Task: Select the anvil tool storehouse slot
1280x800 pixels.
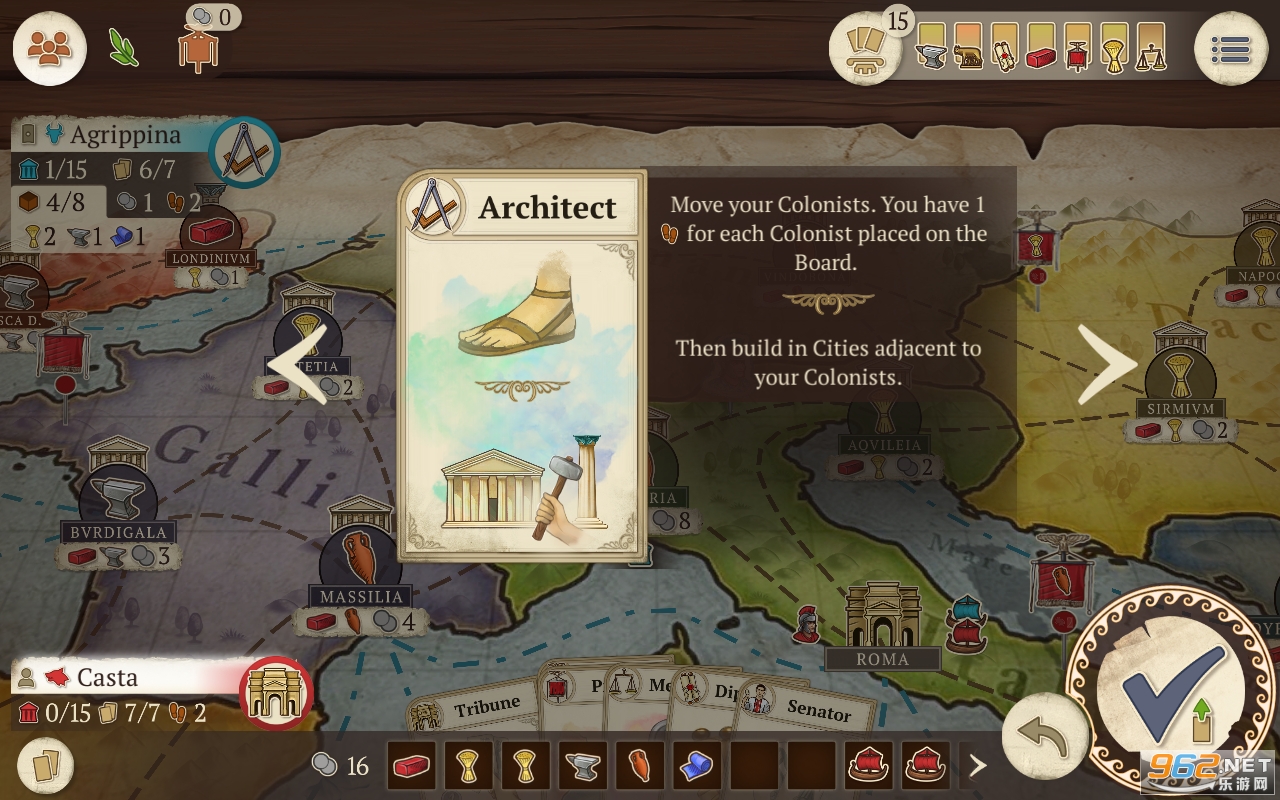Action: tap(582, 767)
